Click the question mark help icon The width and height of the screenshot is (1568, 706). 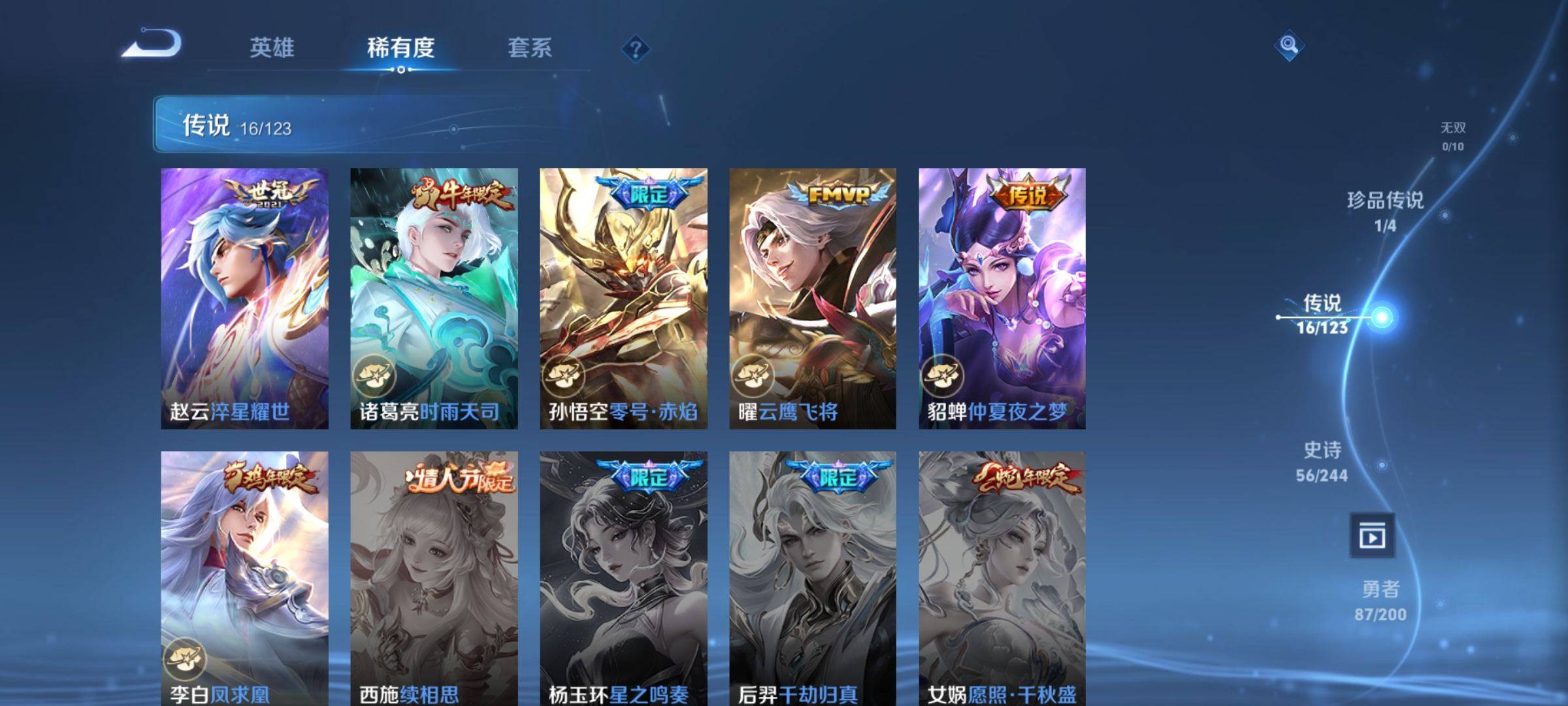pos(635,49)
